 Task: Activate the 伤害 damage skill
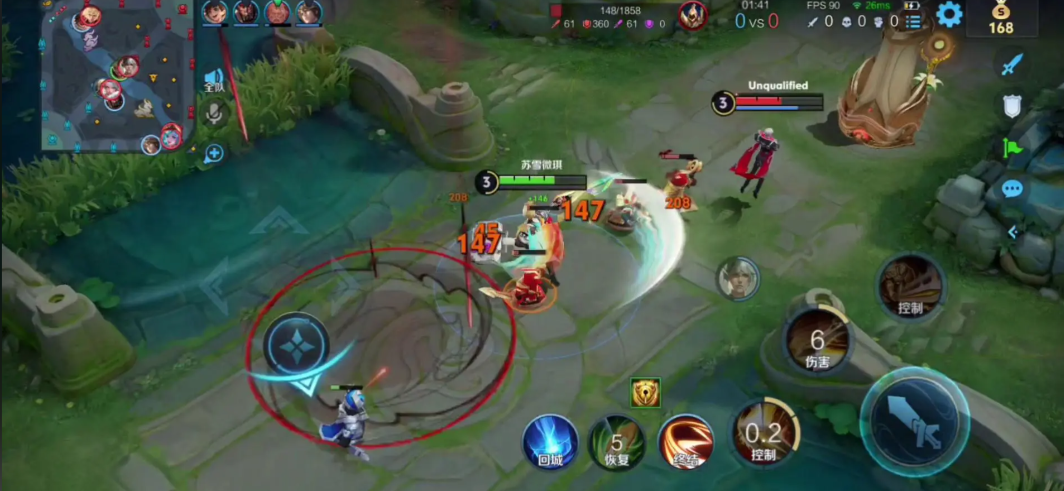pyautogui.click(x=817, y=339)
